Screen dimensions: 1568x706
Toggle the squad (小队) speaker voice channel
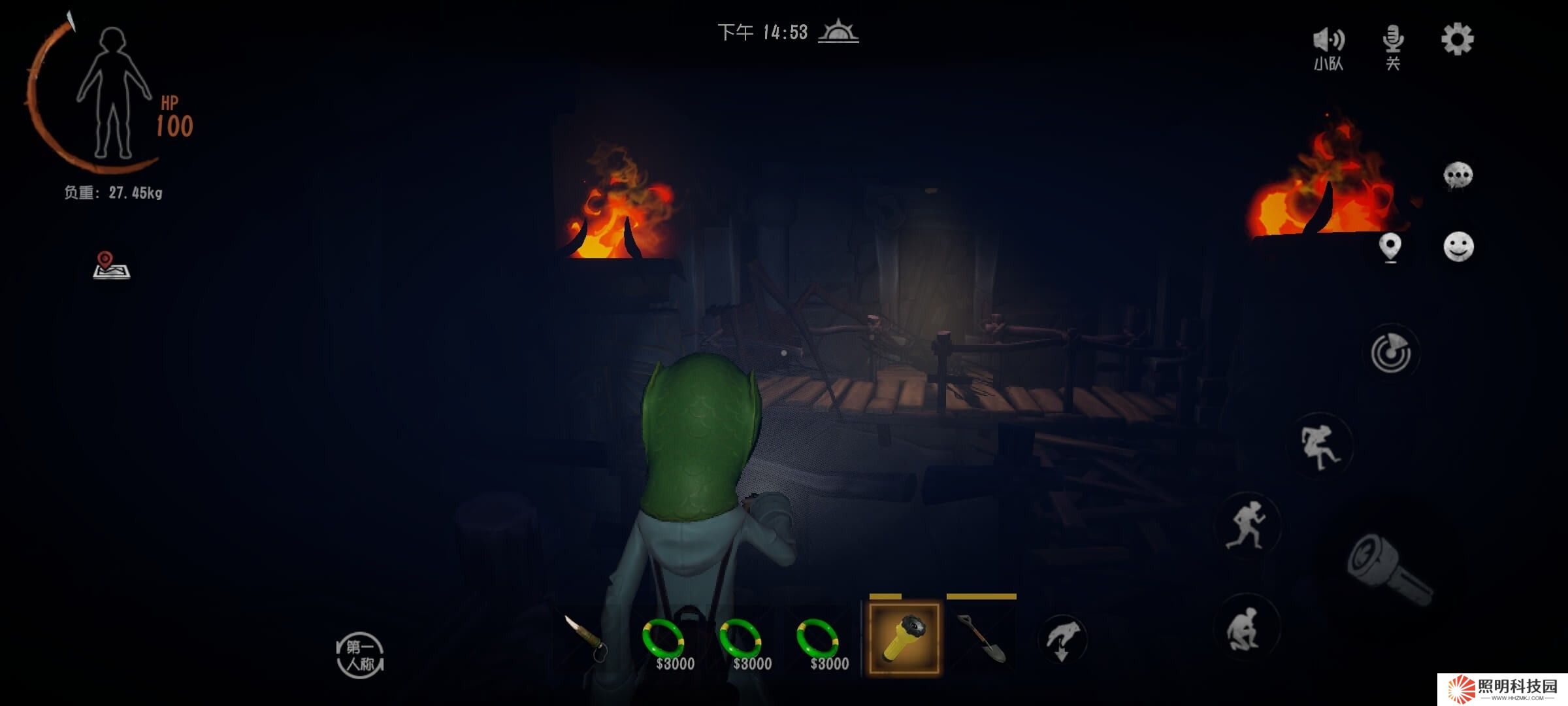click(1328, 47)
